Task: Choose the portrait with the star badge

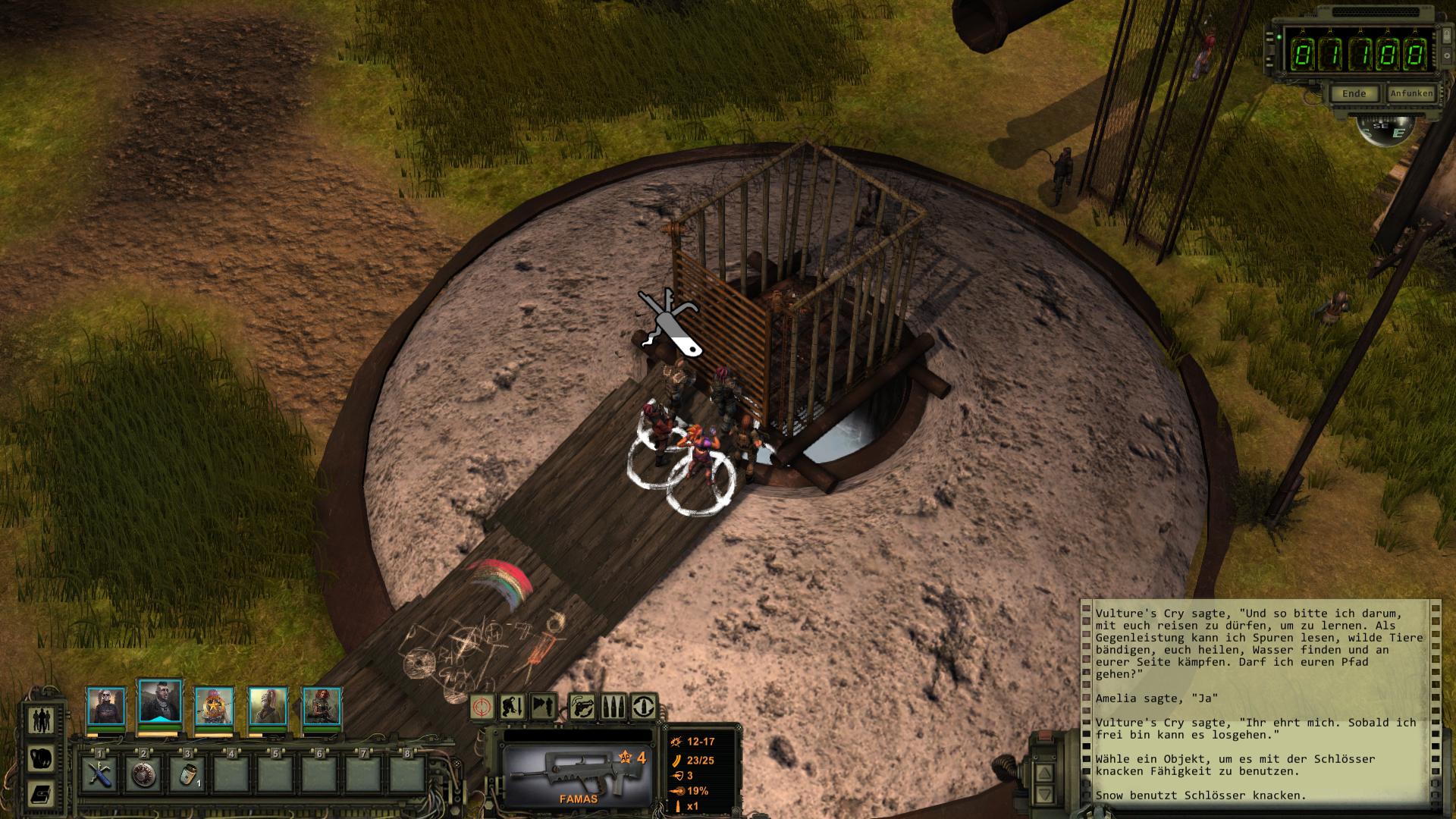Action: pyautogui.click(x=214, y=707)
